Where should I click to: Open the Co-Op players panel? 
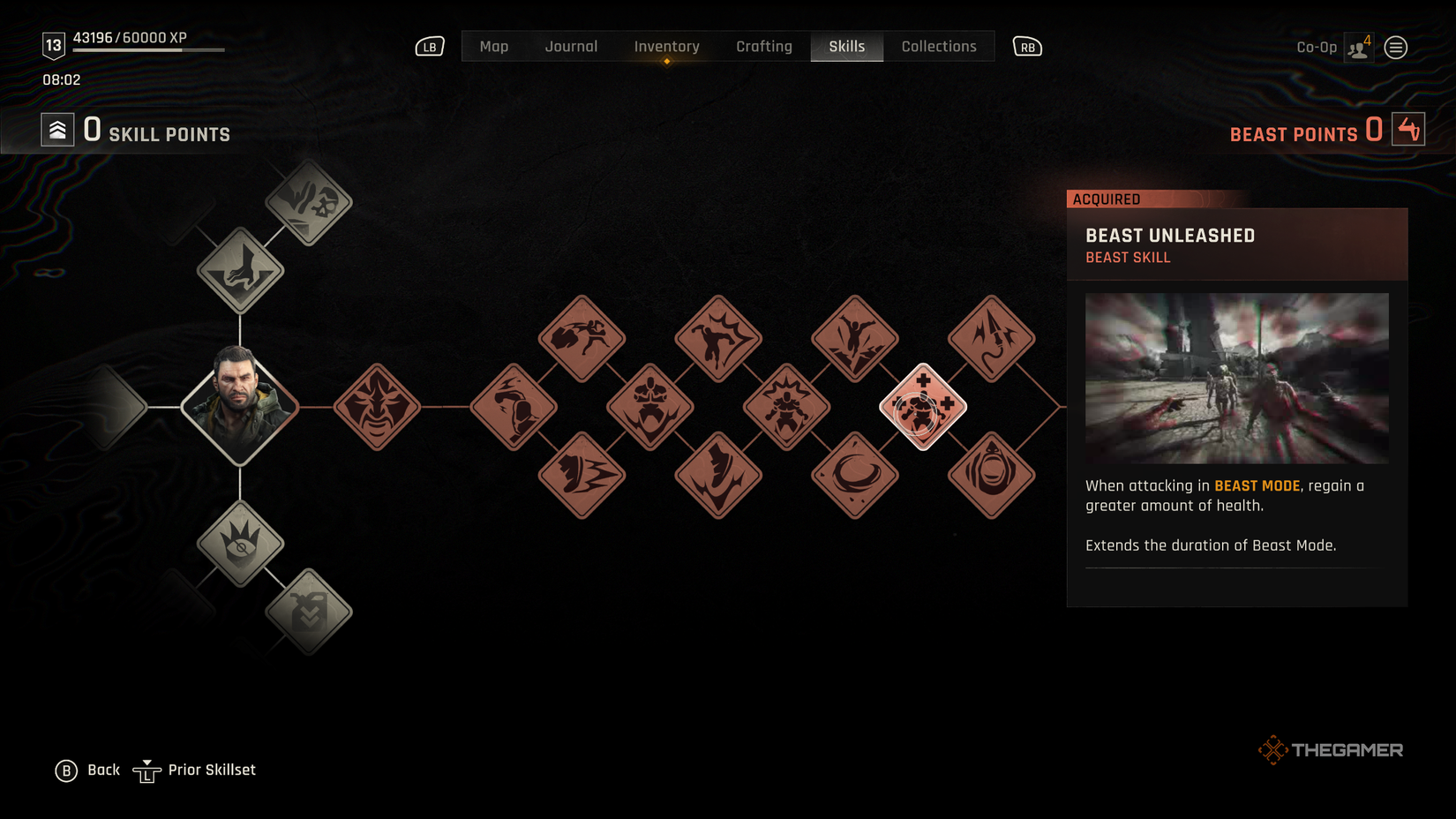1356,47
